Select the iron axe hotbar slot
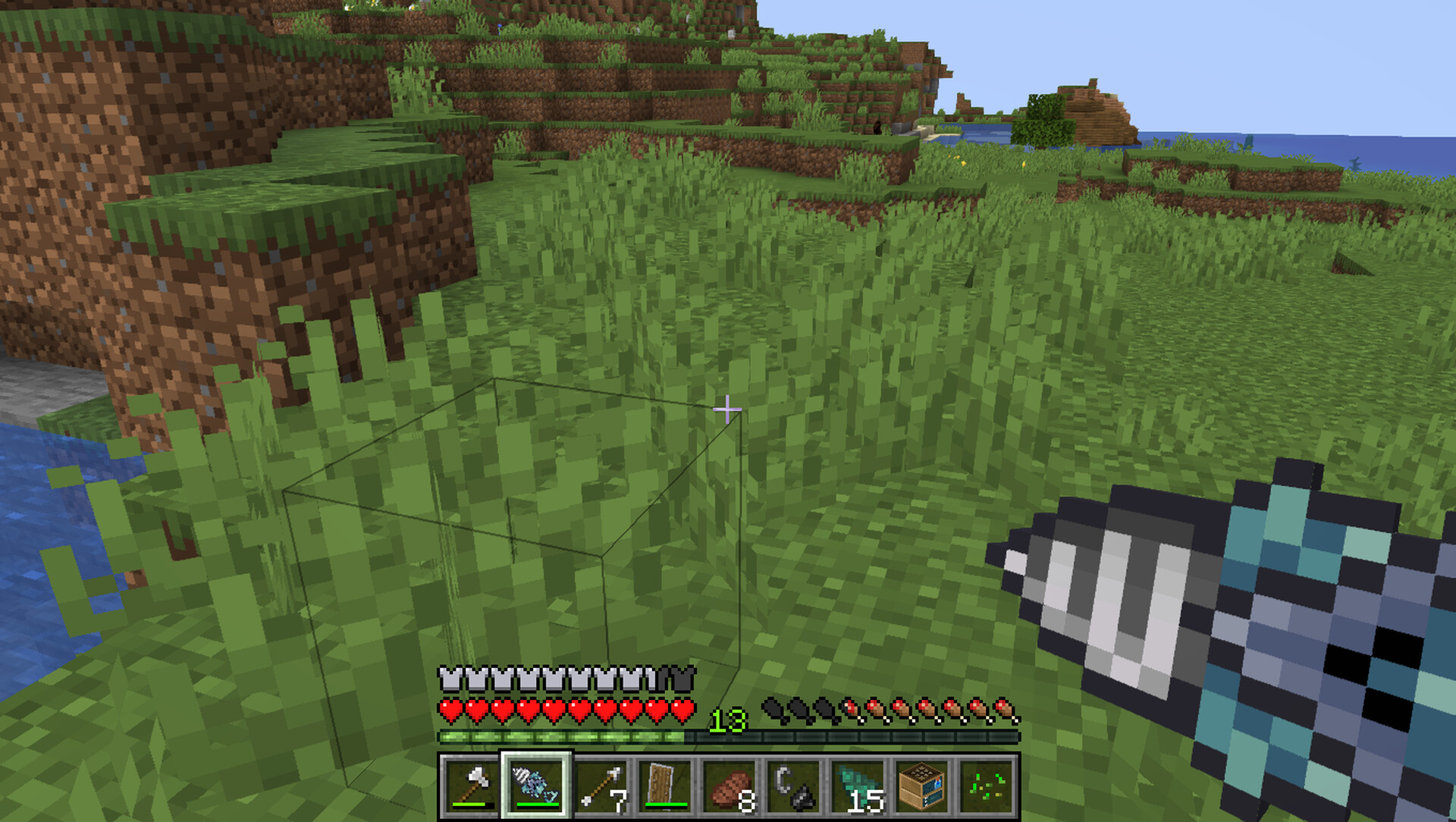1456x822 pixels. pos(471,786)
